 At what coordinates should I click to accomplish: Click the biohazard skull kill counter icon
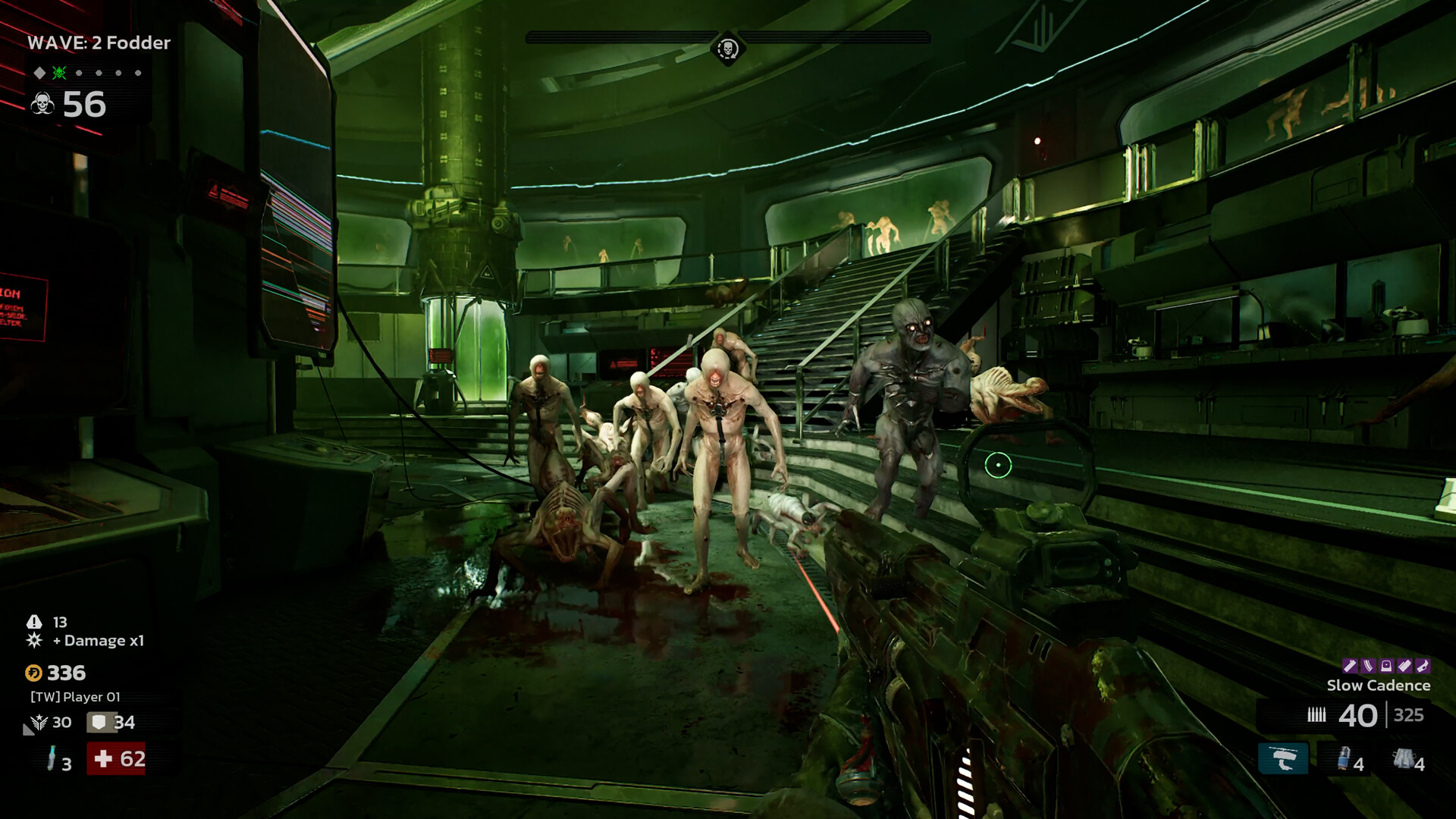coord(42,103)
